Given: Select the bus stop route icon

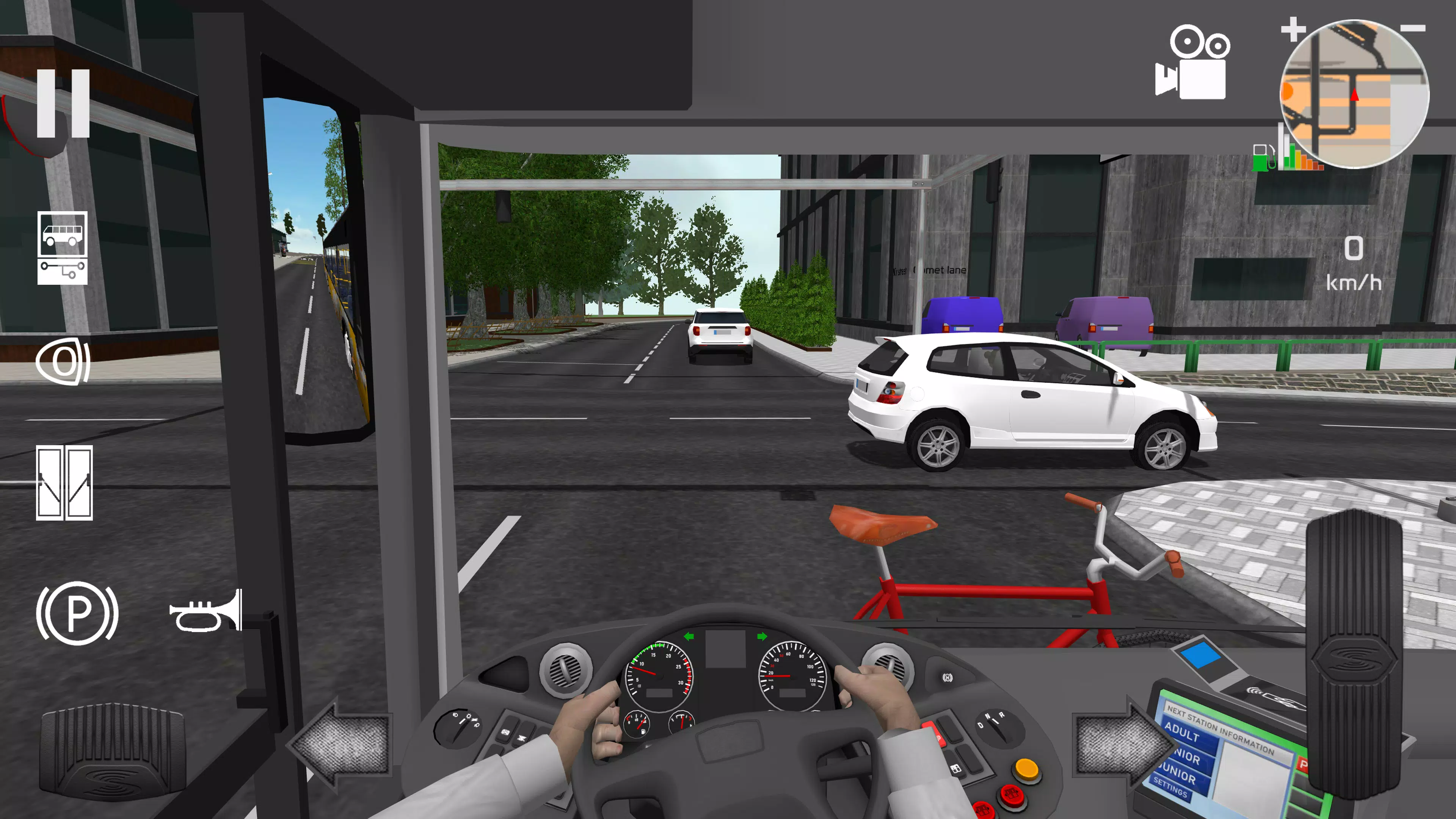Looking at the screenshot, I should click(62, 235).
